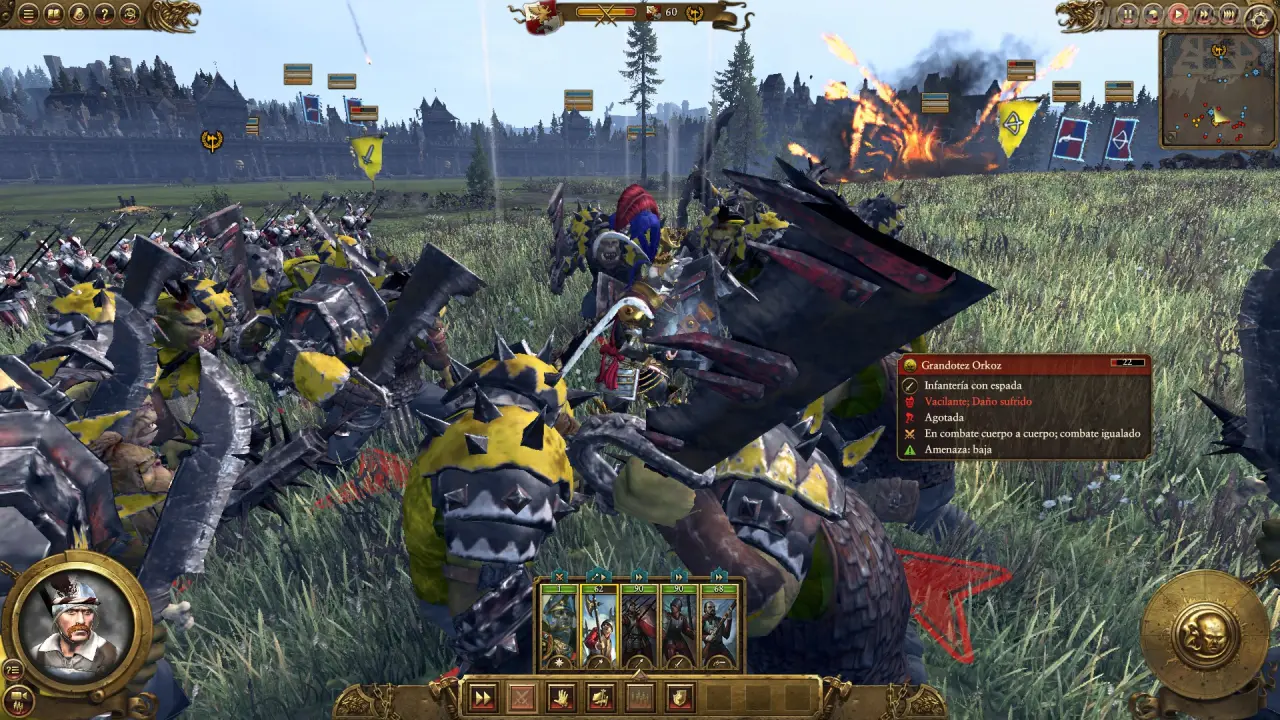Select the pointing gauntlet order button

pos(600,697)
